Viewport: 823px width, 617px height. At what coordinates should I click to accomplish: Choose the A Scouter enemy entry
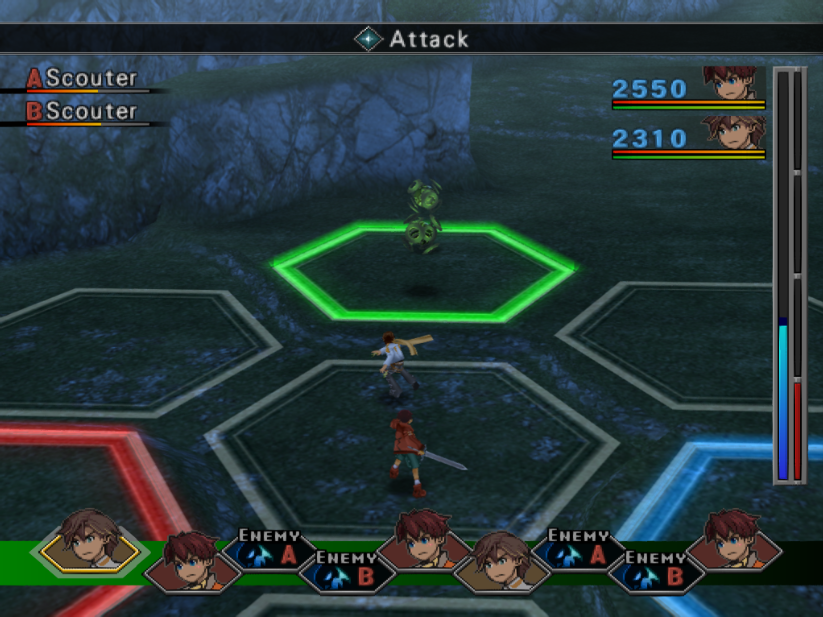click(x=82, y=79)
